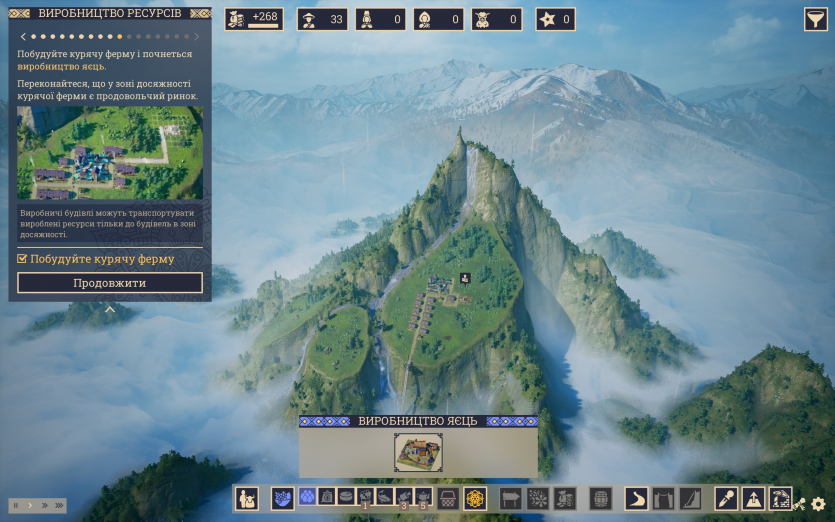Viewport: 835px width, 522px height.
Task: Open the gear settings icon
Action: pyautogui.click(x=818, y=505)
